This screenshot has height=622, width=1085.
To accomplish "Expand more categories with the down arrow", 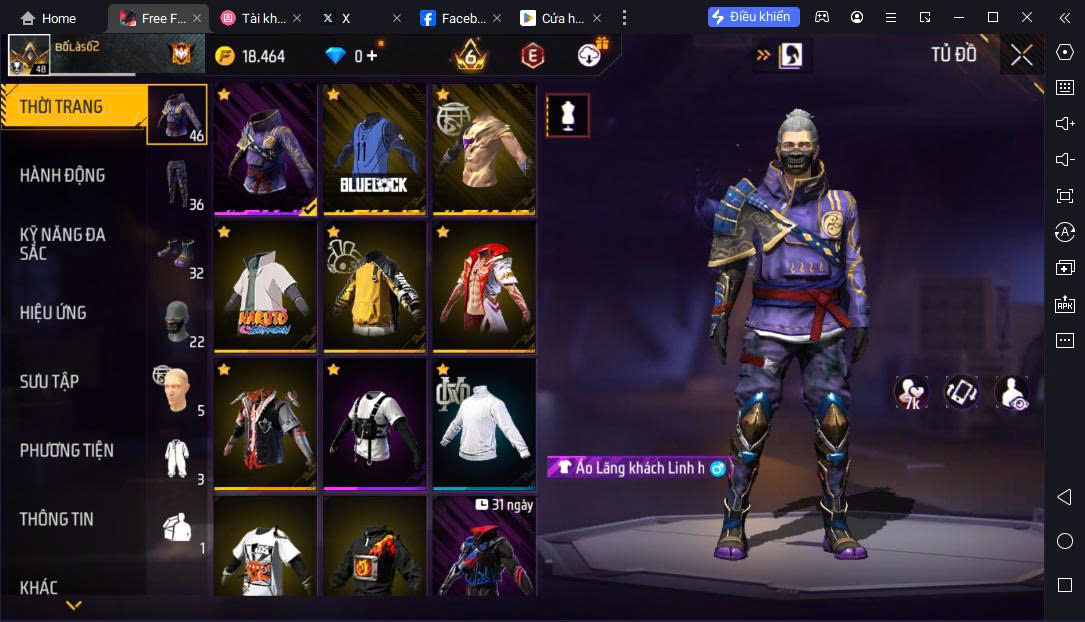I will pos(74,605).
